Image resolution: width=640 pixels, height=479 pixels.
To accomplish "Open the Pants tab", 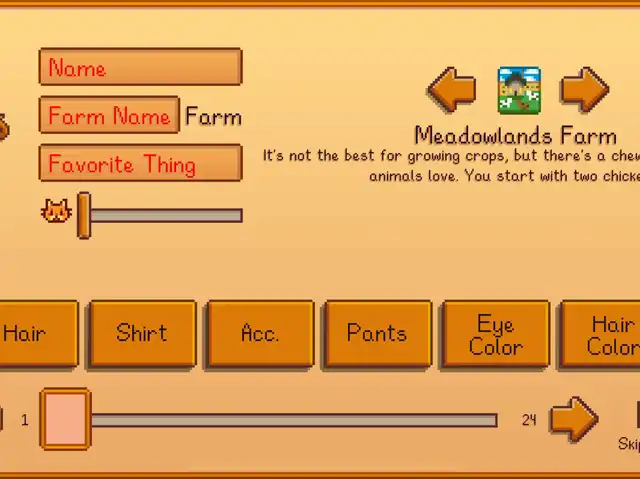I will 378,334.
